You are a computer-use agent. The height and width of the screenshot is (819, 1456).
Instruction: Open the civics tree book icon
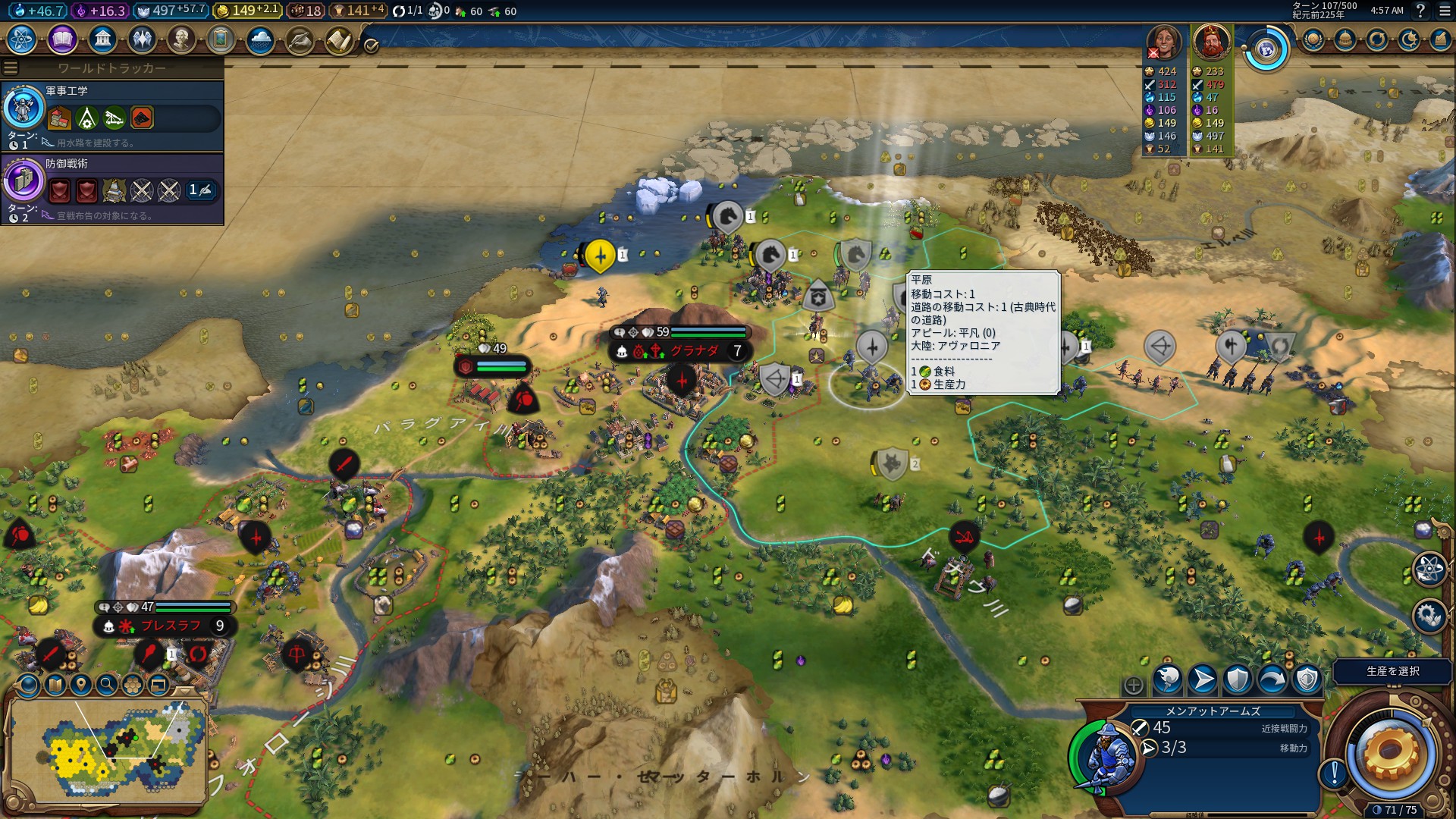click(x=62, y=39)
